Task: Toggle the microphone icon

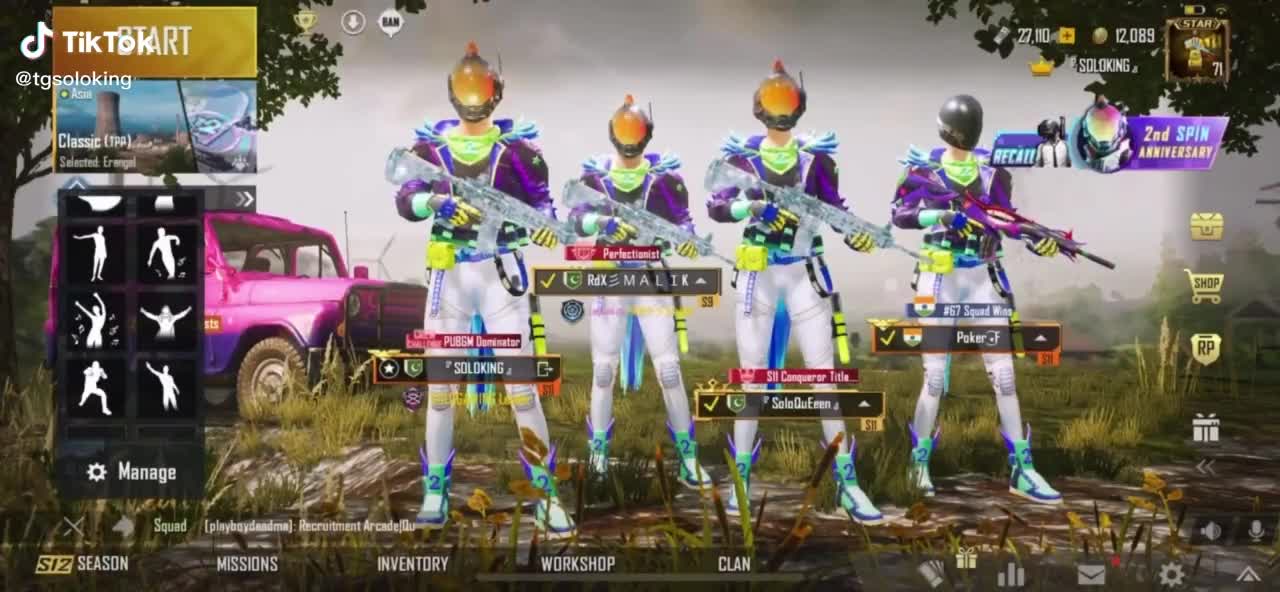Action: (1255, 530)
